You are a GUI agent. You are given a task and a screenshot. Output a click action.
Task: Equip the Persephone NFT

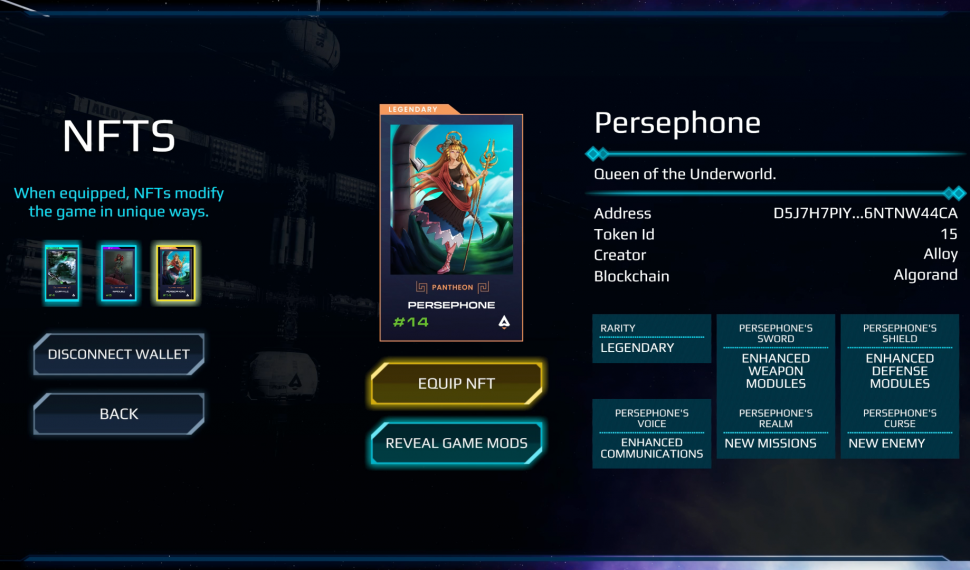pos(456,383)
